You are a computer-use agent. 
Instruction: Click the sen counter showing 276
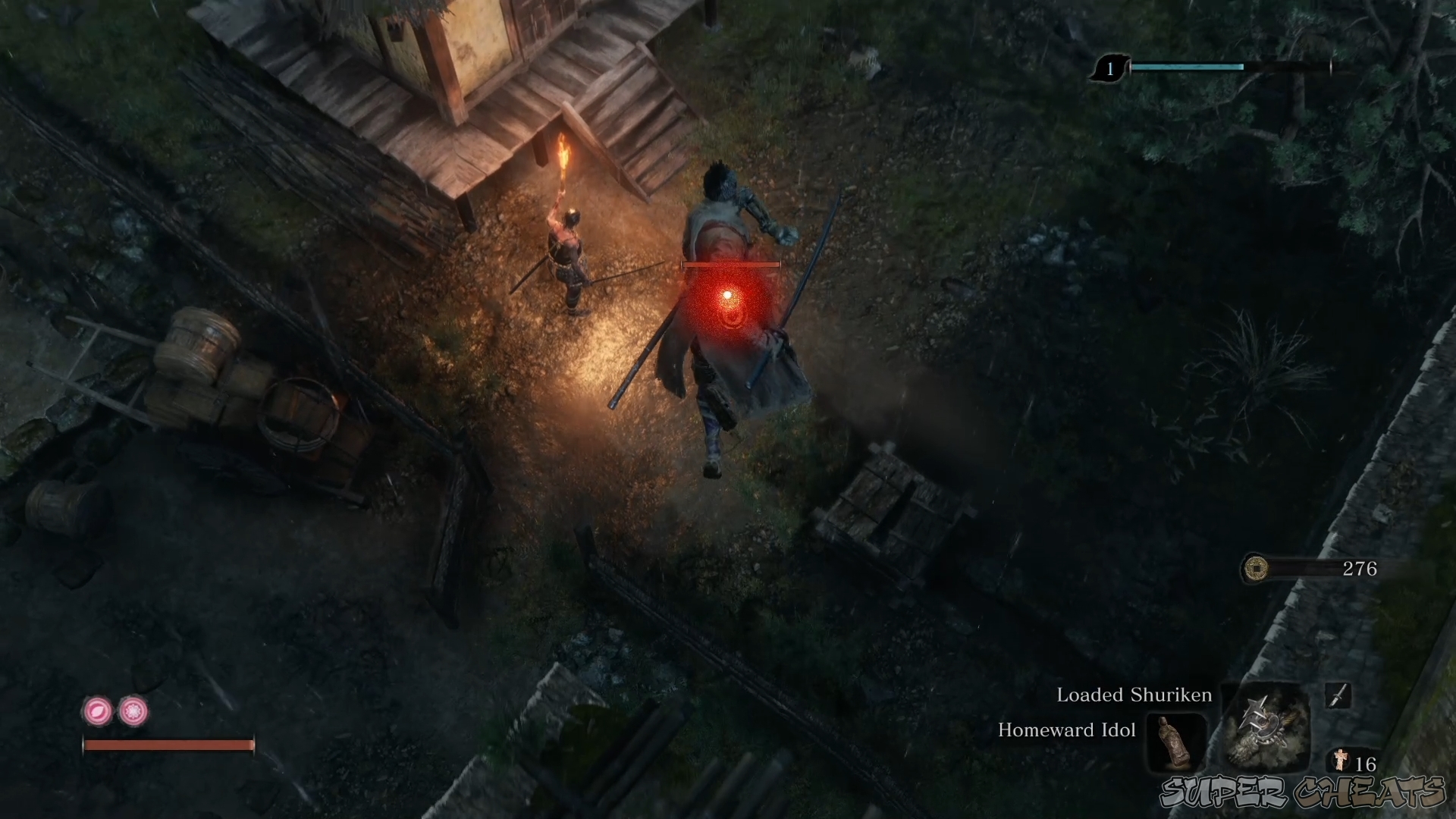point(1360,569)
